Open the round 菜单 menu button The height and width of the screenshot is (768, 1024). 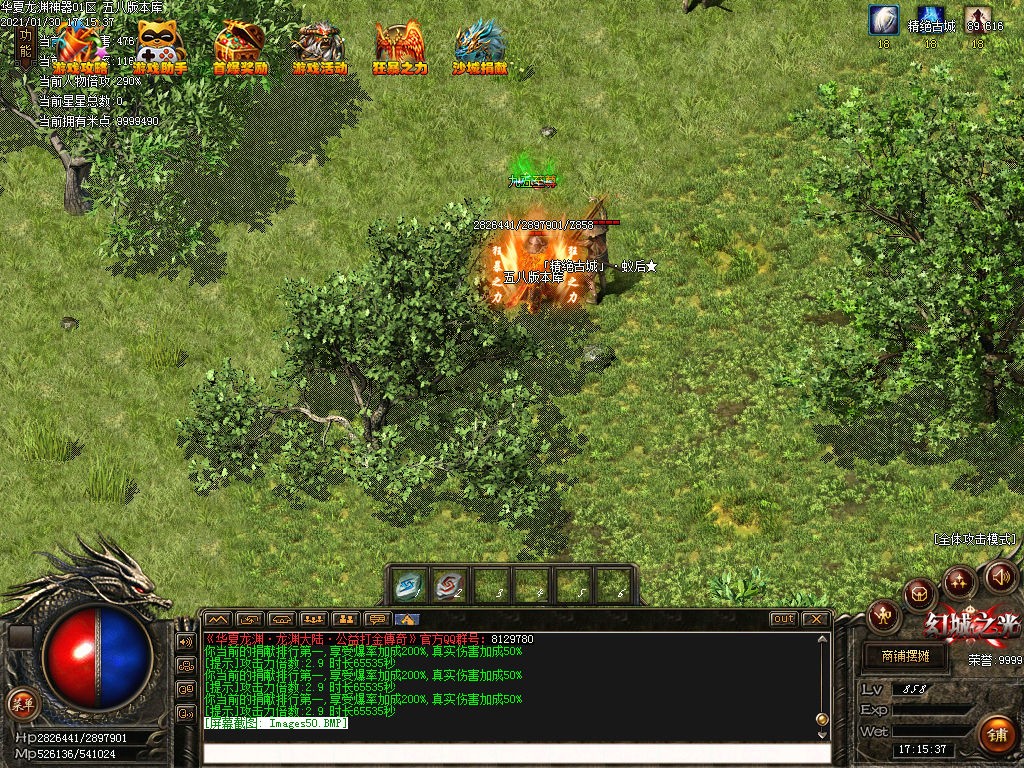[x=22, y=702]
